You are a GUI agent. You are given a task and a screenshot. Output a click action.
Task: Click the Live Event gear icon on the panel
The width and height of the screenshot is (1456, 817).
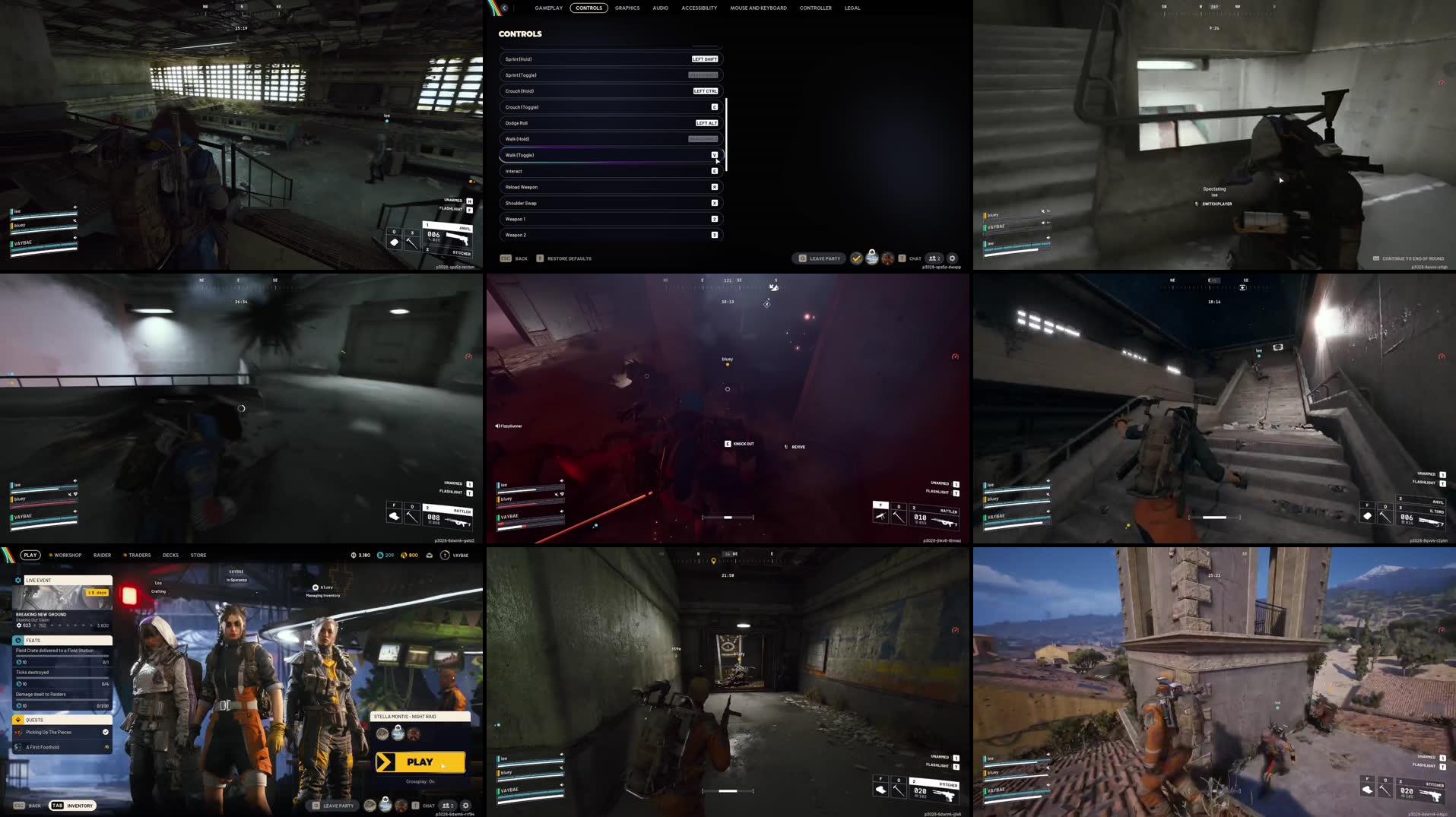tap(18, 580)
